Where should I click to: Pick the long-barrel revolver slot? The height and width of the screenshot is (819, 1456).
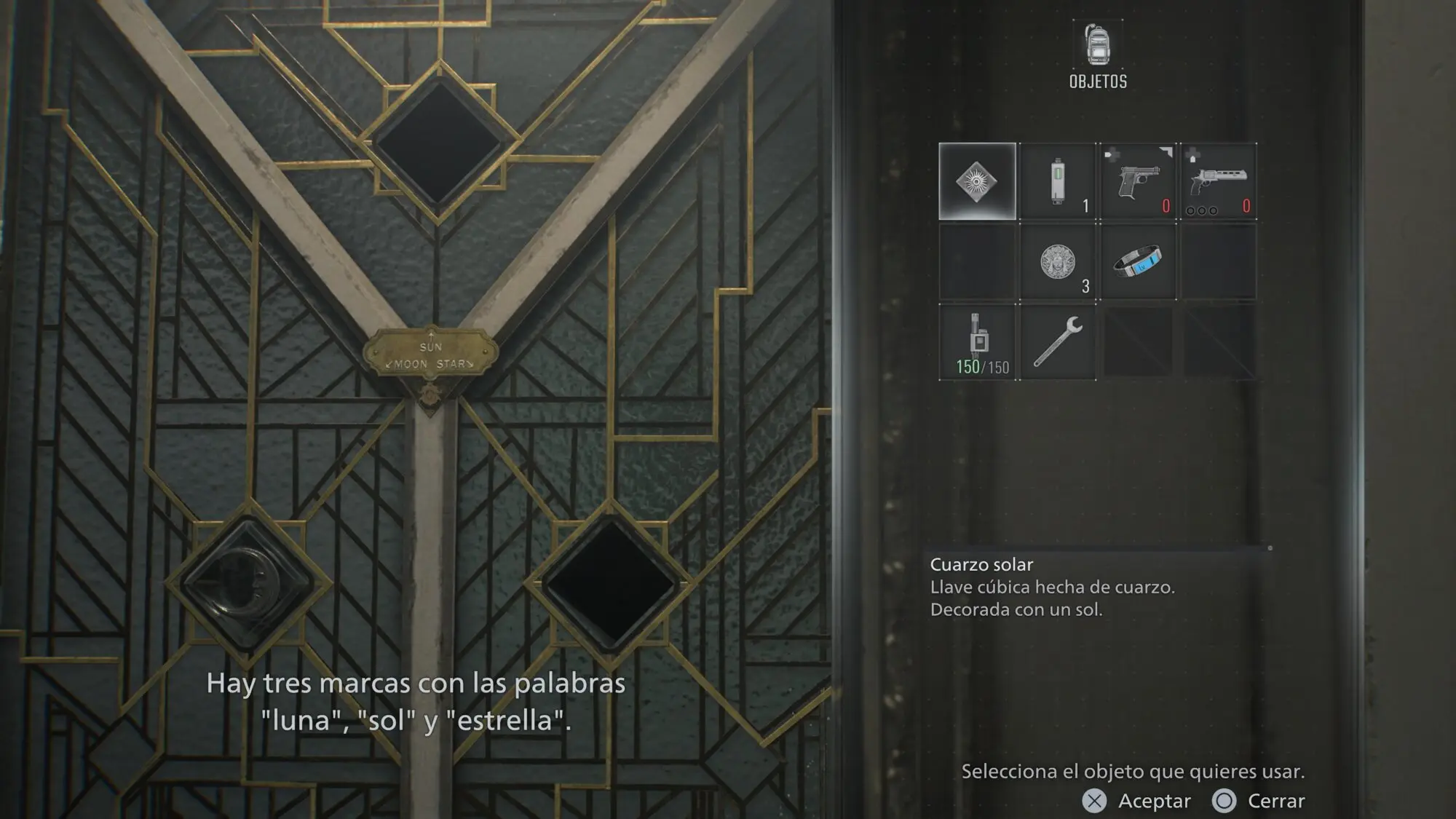[1218, 181]
